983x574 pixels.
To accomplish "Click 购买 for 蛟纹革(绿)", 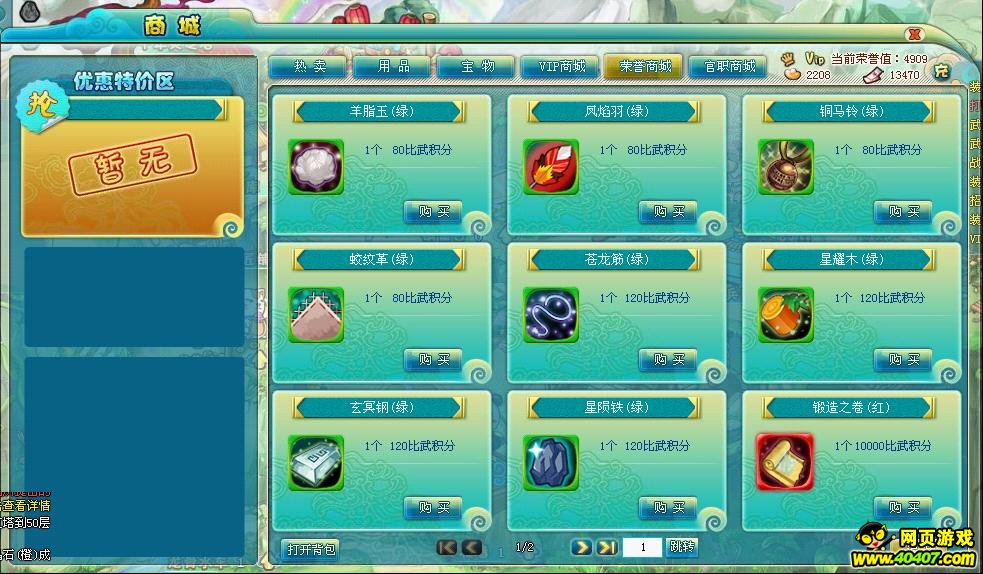I will [433, 359].
